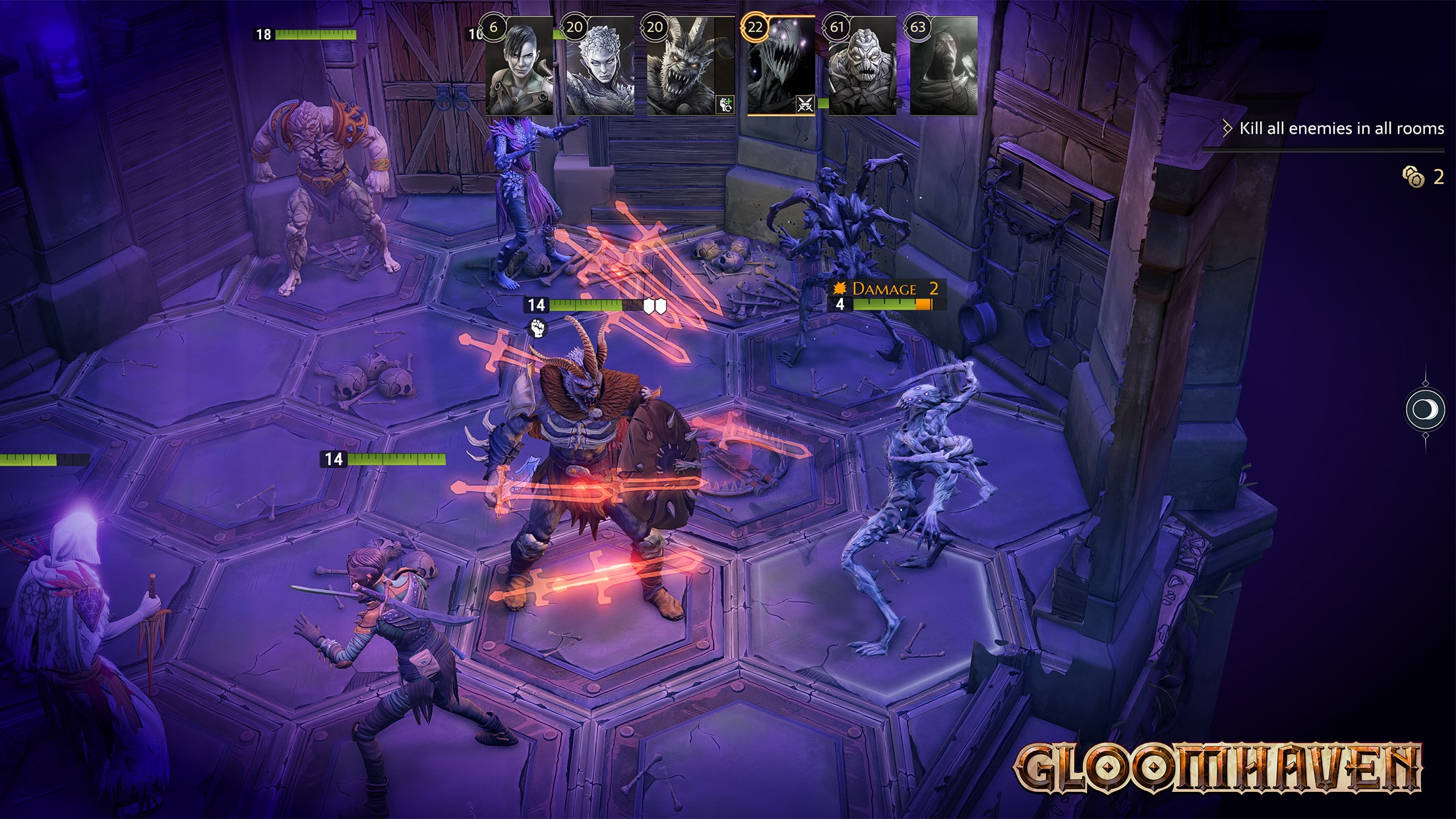The height and width of the screenshot is (819, 1456).
Task: Select the initiative 6 dark-haired hero portrait
Action: (520, 67)
